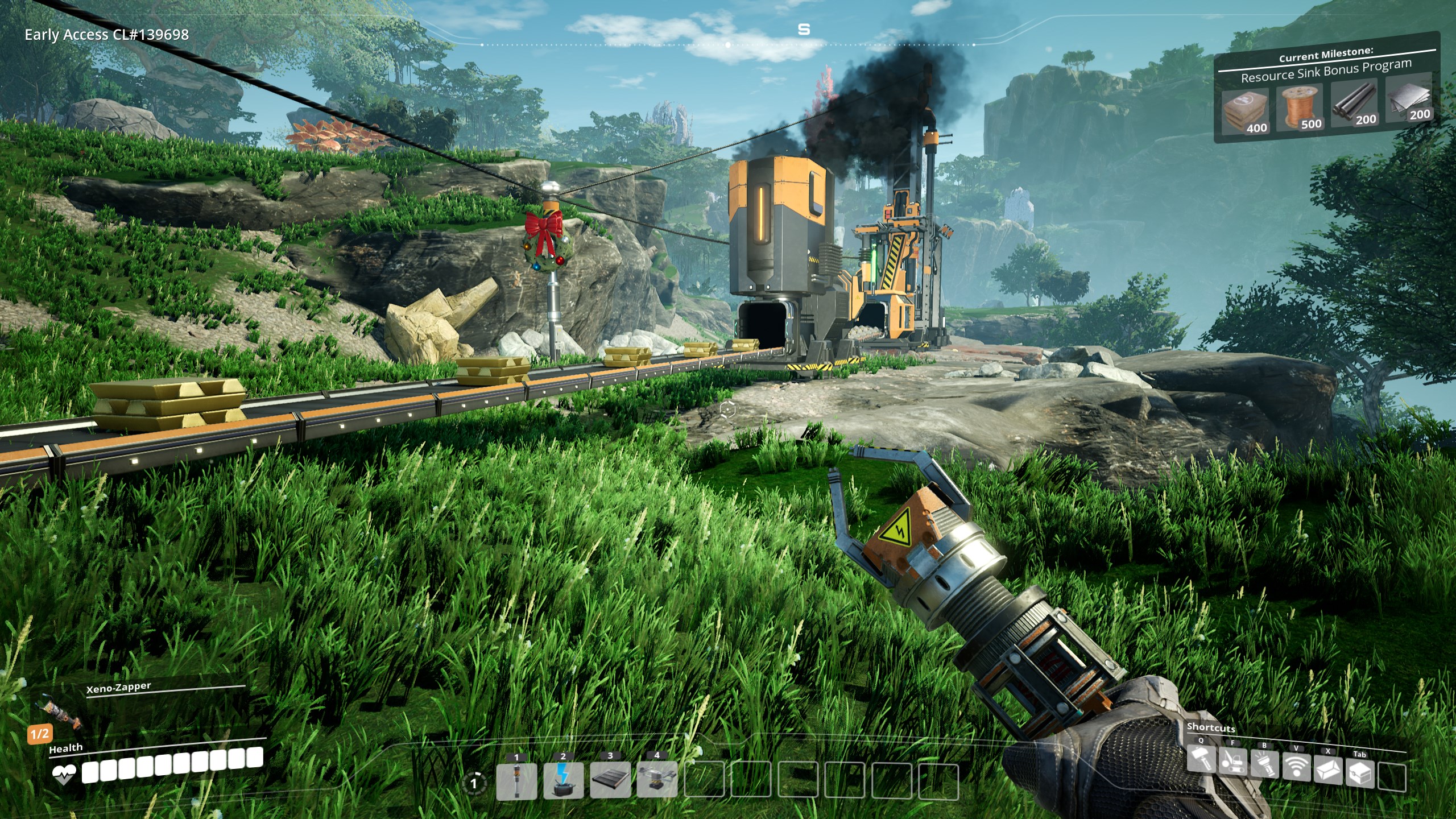
Task: Open the ingot-shaped shortcut icon
Action: coord(1328,770)
